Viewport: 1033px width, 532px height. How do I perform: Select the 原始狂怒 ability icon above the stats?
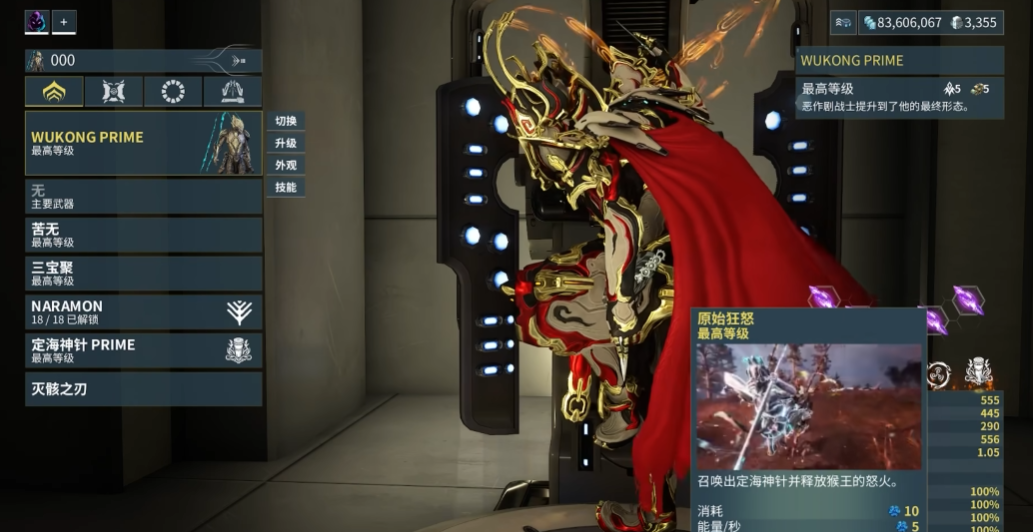(x=977, y=374)
